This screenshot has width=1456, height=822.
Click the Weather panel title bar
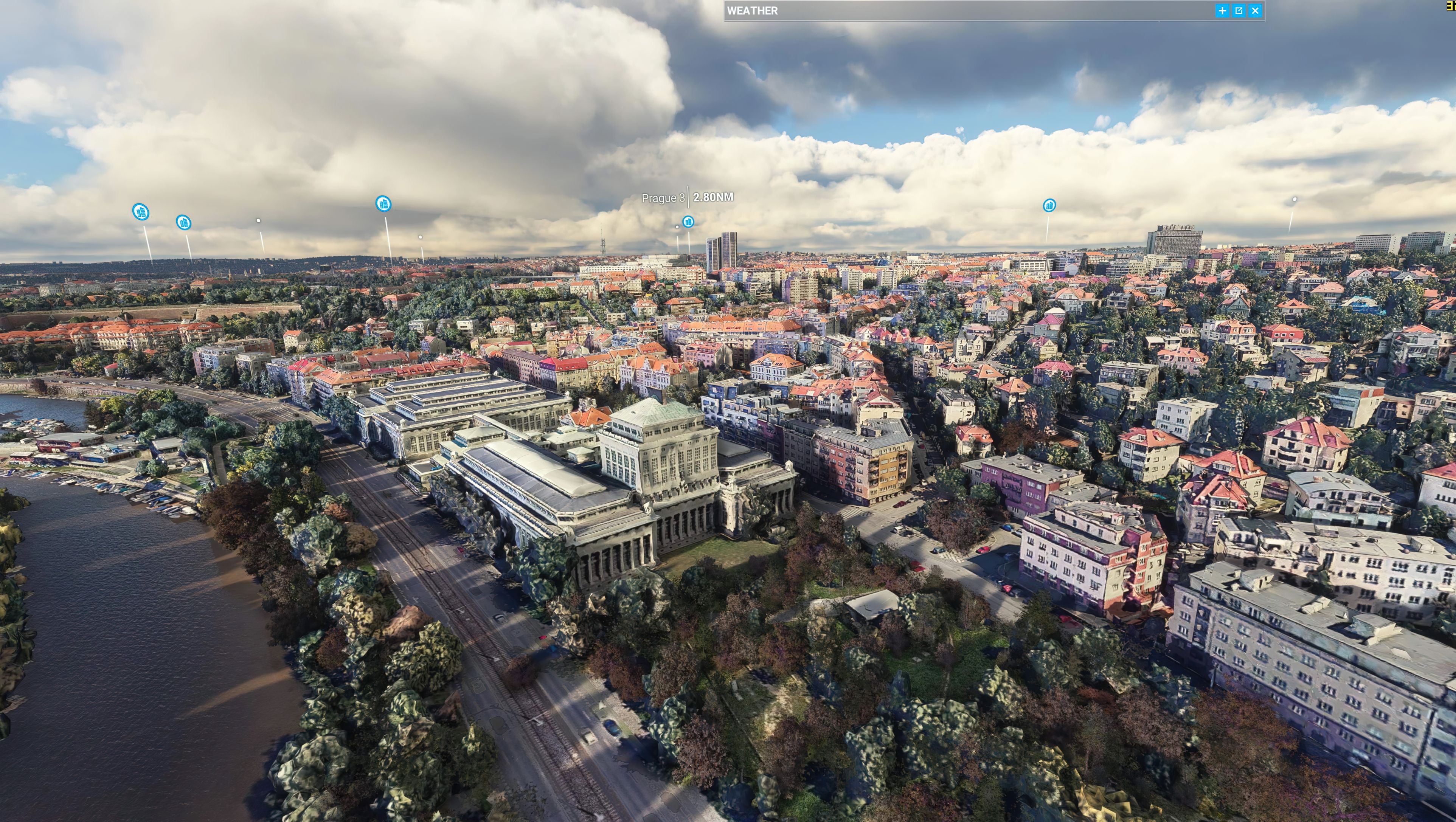click(961, 11)
